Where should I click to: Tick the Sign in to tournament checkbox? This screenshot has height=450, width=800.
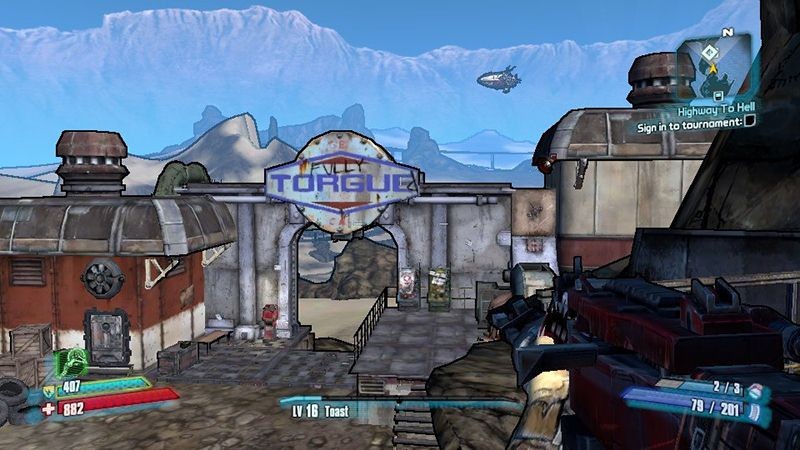pyautogui.click(x=749, y=123)
